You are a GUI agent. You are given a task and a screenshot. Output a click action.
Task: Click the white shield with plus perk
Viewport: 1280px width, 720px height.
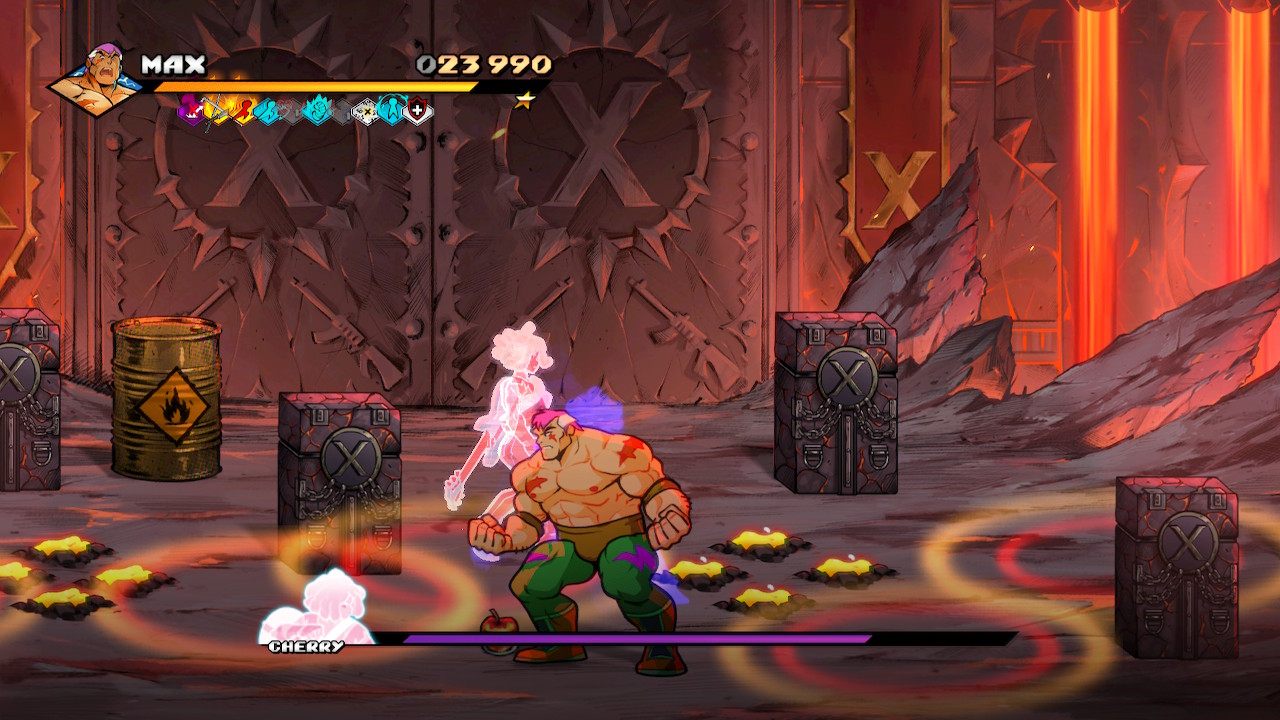click(418, 110)
